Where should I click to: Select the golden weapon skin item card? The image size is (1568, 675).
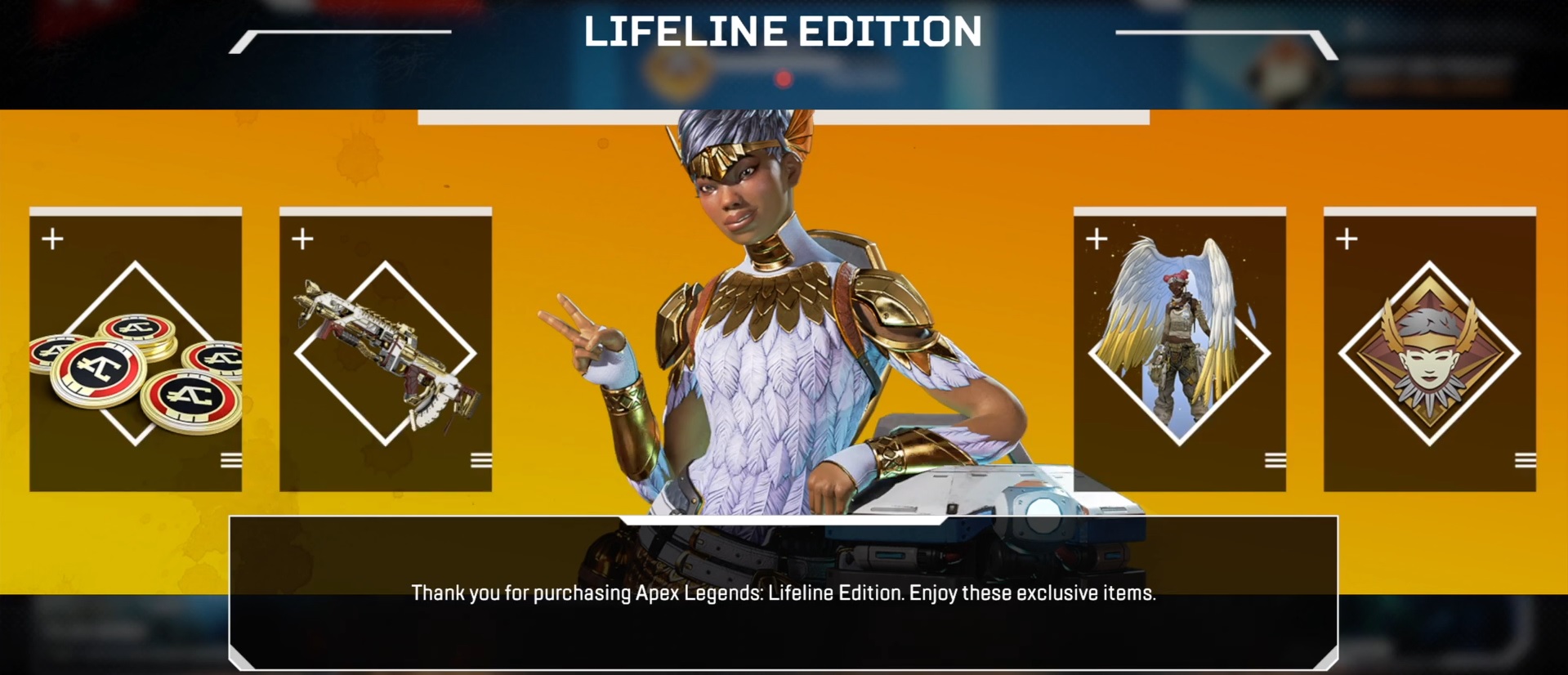coord(386,349)
